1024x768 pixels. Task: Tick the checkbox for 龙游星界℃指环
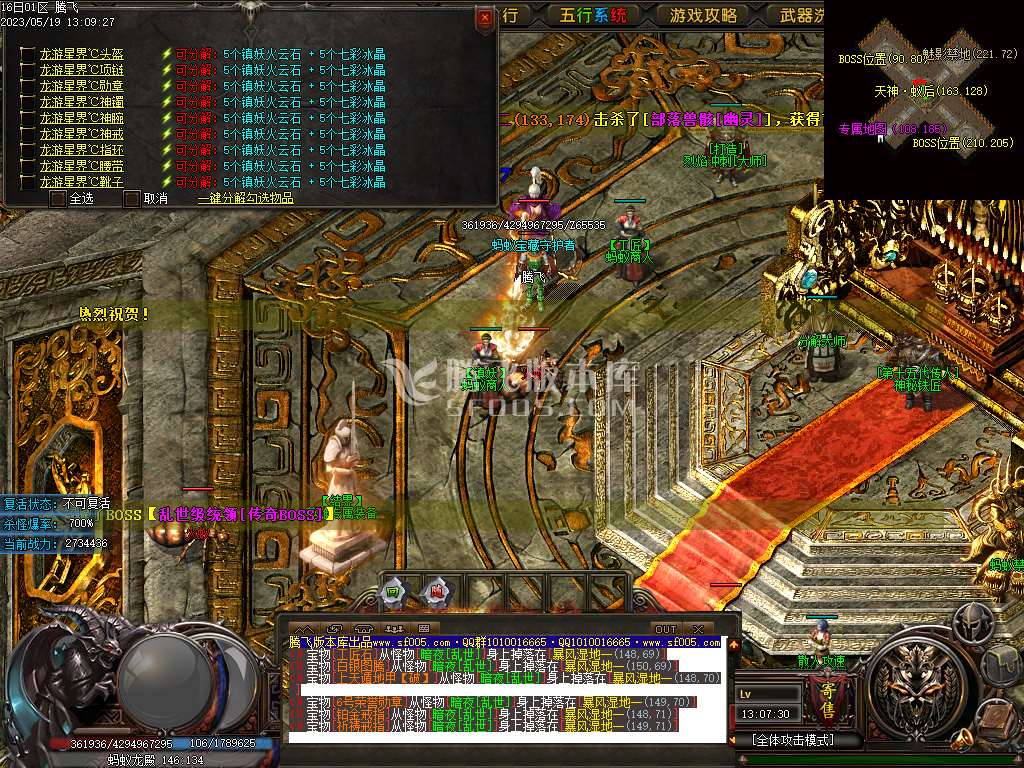[25, 150]
